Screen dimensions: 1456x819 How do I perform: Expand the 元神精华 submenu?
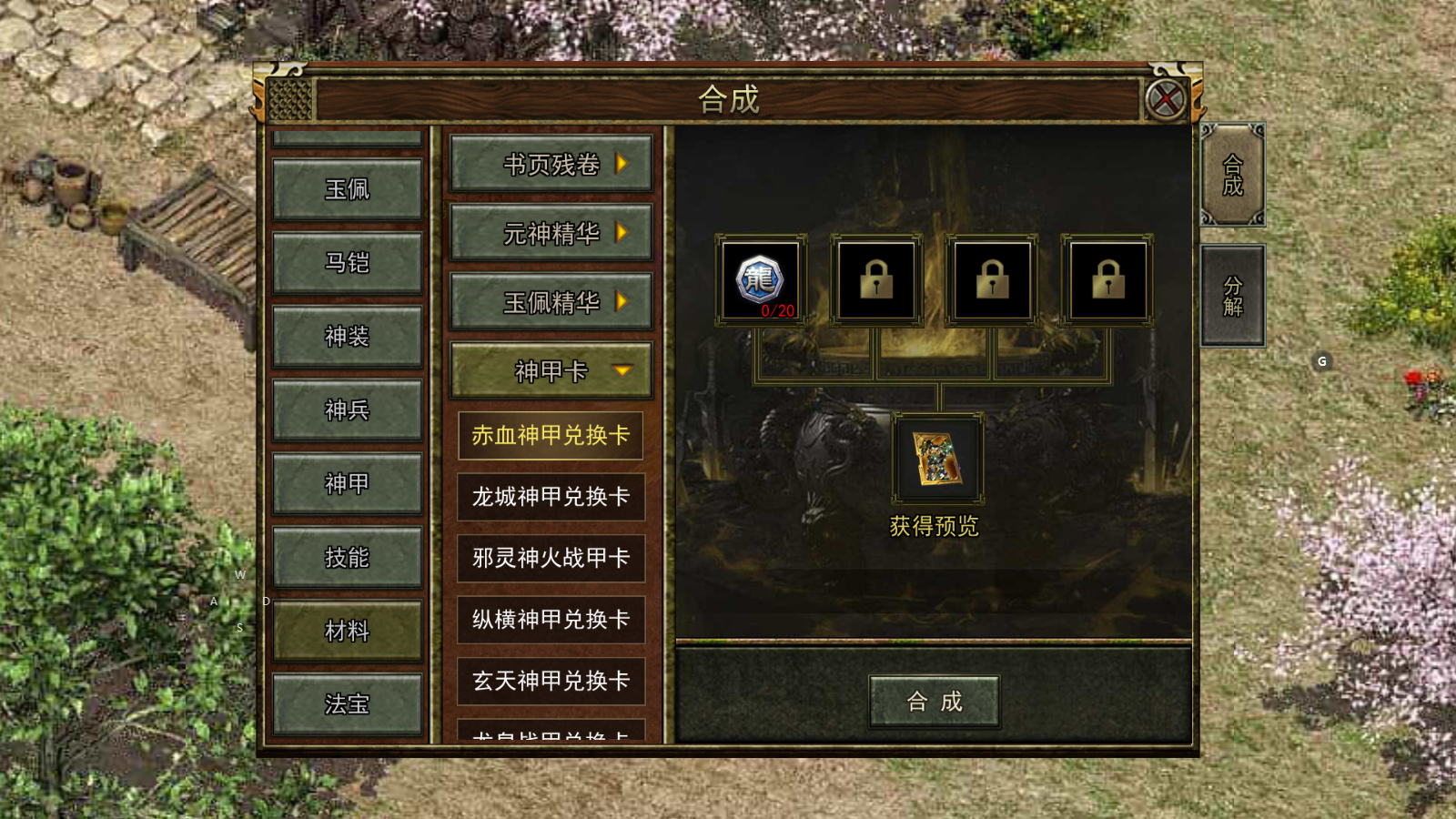pyautogui.click(x=551, y=234)
